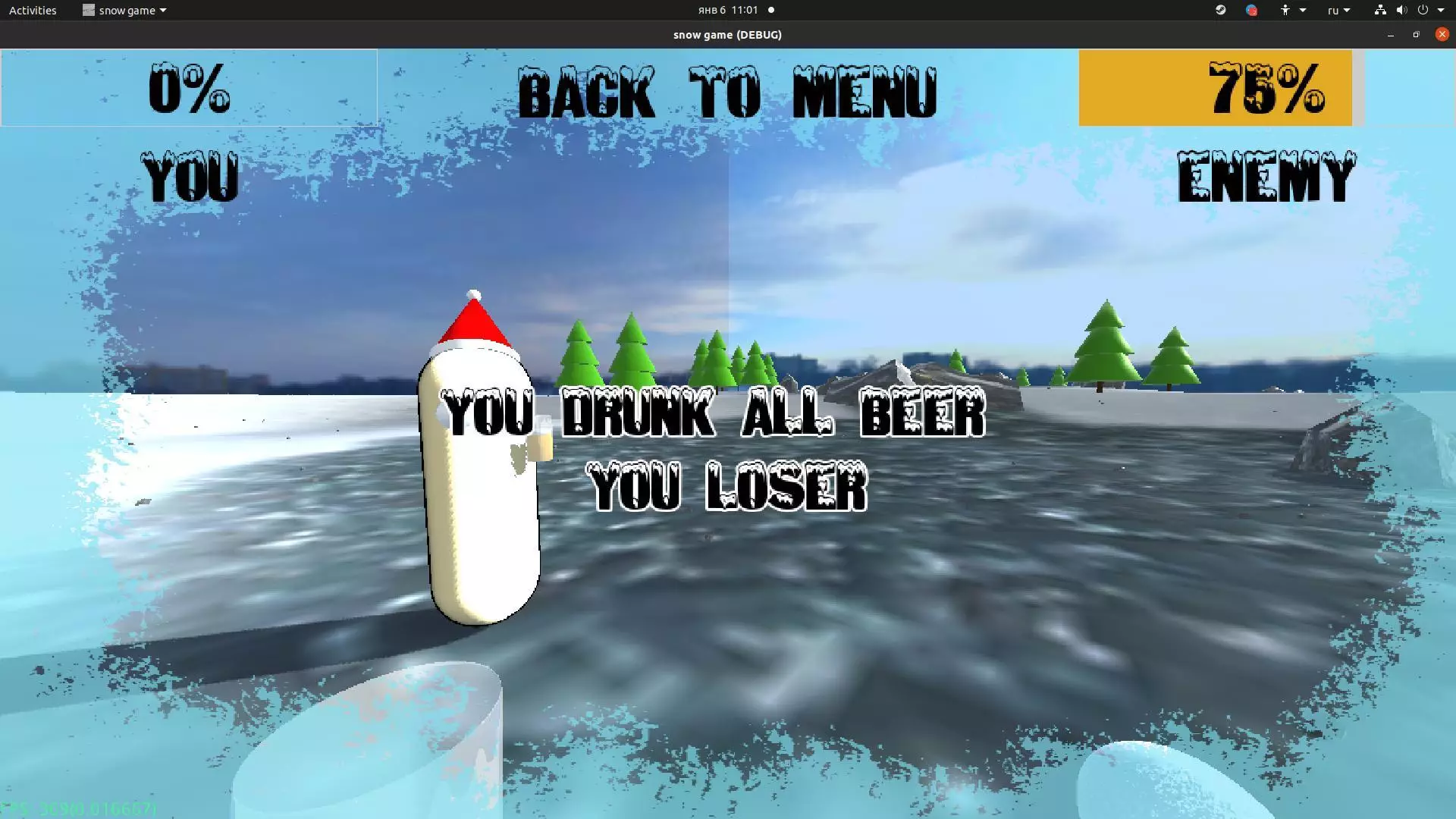The image size is (1456, 819).
Task: Click the YOU label on the left
Action: point(190,174)
